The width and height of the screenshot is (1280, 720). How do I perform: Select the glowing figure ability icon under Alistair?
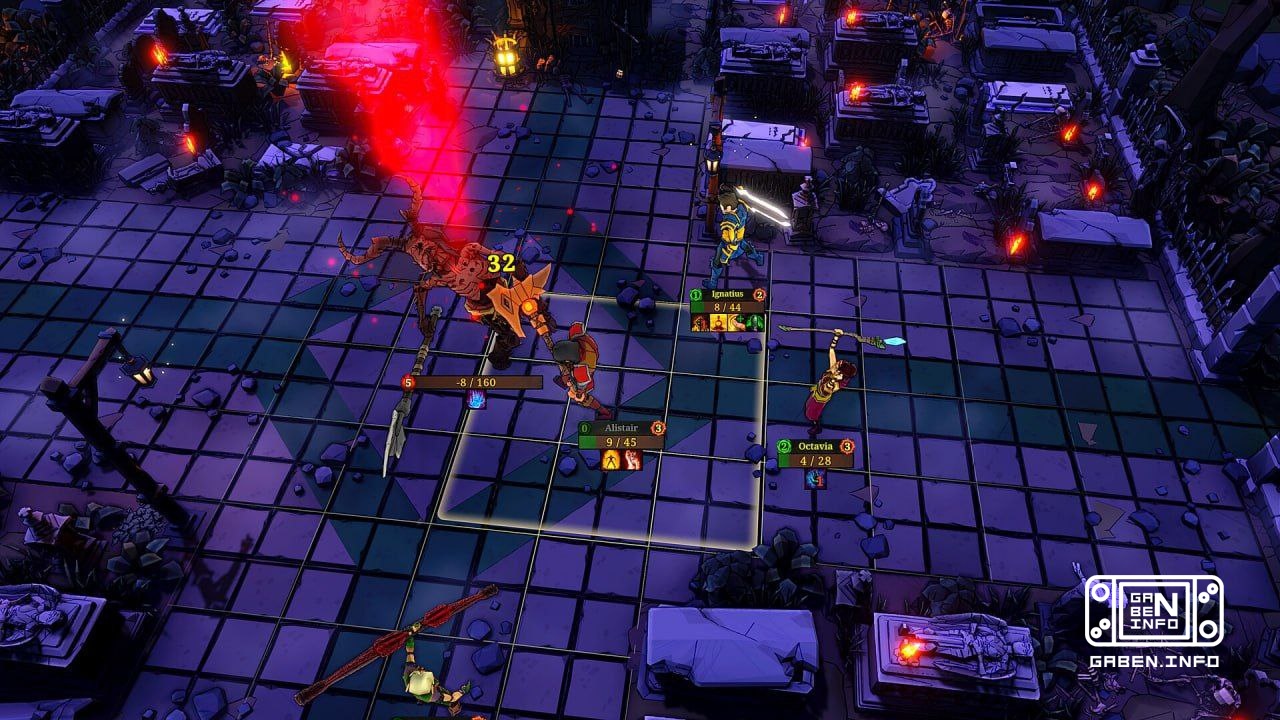[x=610, y=459]
